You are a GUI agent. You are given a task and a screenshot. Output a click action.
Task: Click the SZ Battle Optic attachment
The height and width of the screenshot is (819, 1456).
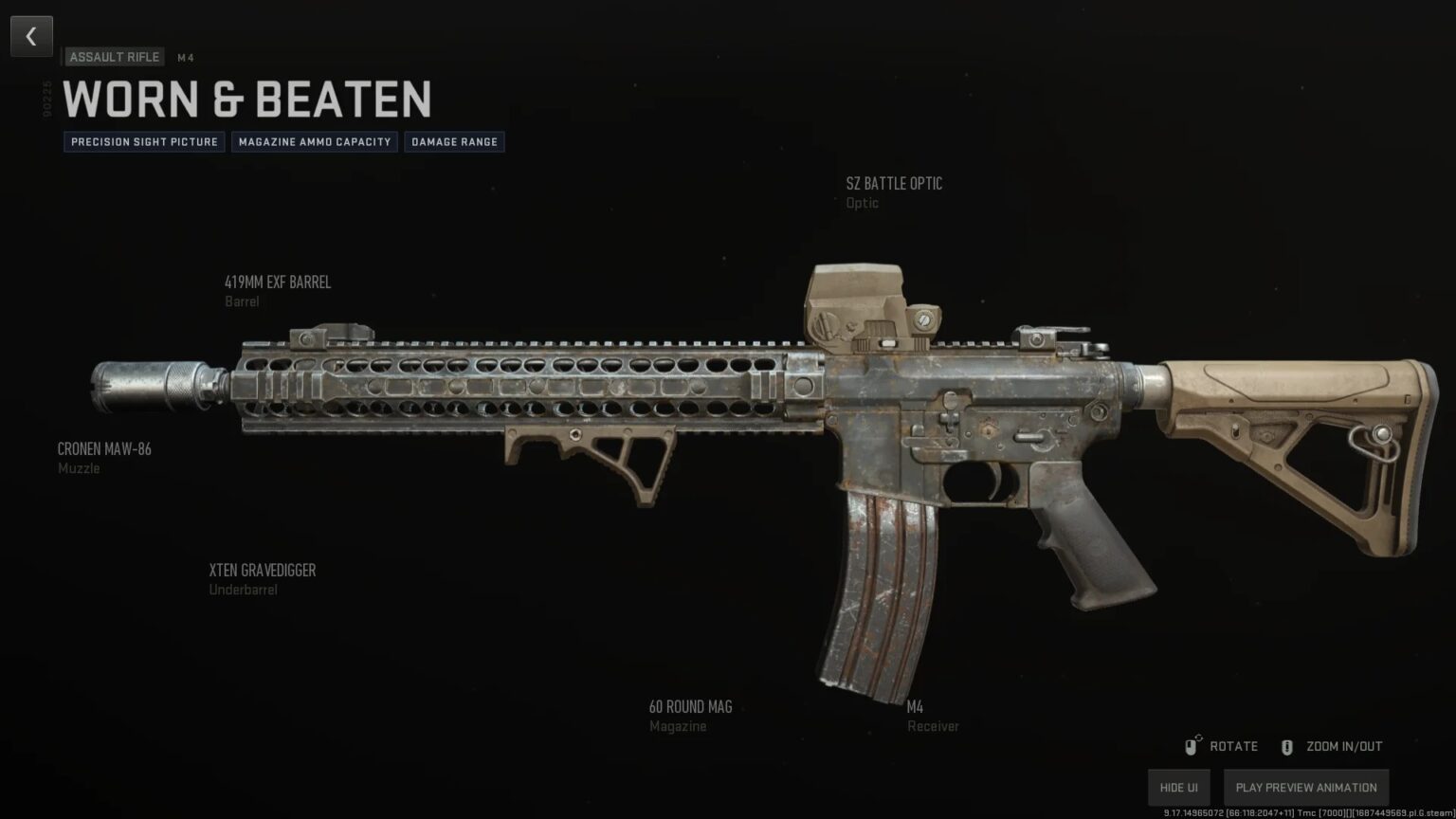[894, 183]
